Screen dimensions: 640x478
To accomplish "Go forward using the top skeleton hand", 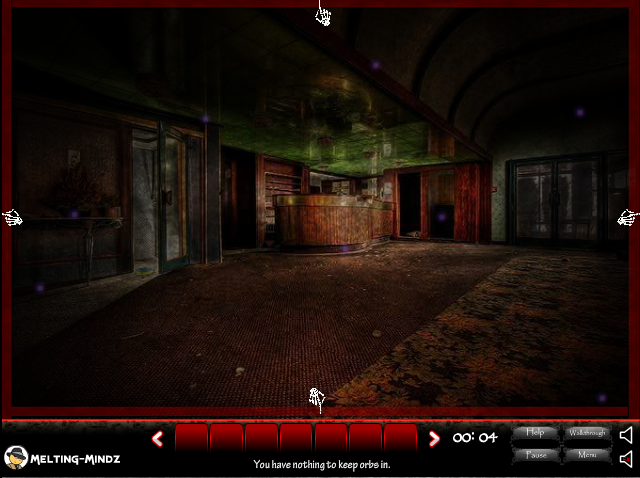I will [323, 14].
